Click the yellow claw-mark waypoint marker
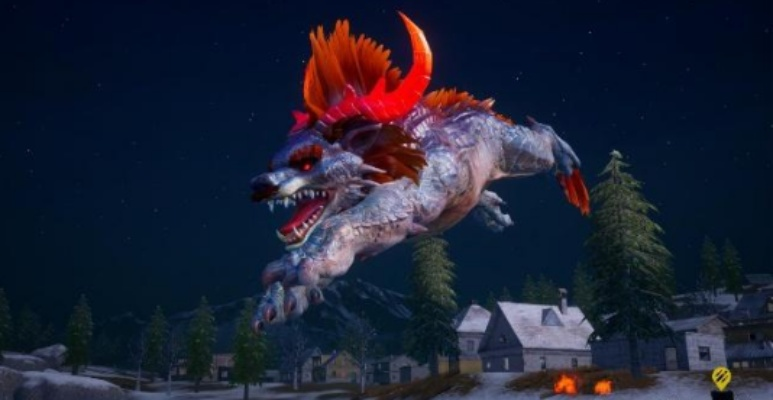The width and height of the screenshot is (773, 400). pyautogui.click(x=720, y=378)
